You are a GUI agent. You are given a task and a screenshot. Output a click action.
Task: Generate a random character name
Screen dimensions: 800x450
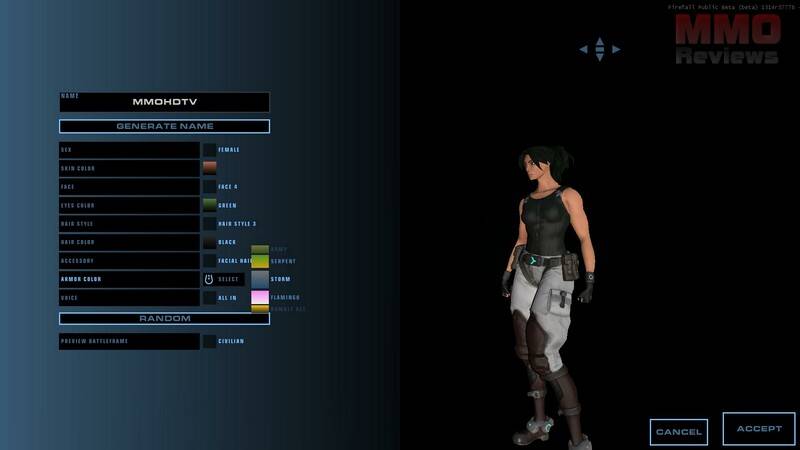pos(164,127)
